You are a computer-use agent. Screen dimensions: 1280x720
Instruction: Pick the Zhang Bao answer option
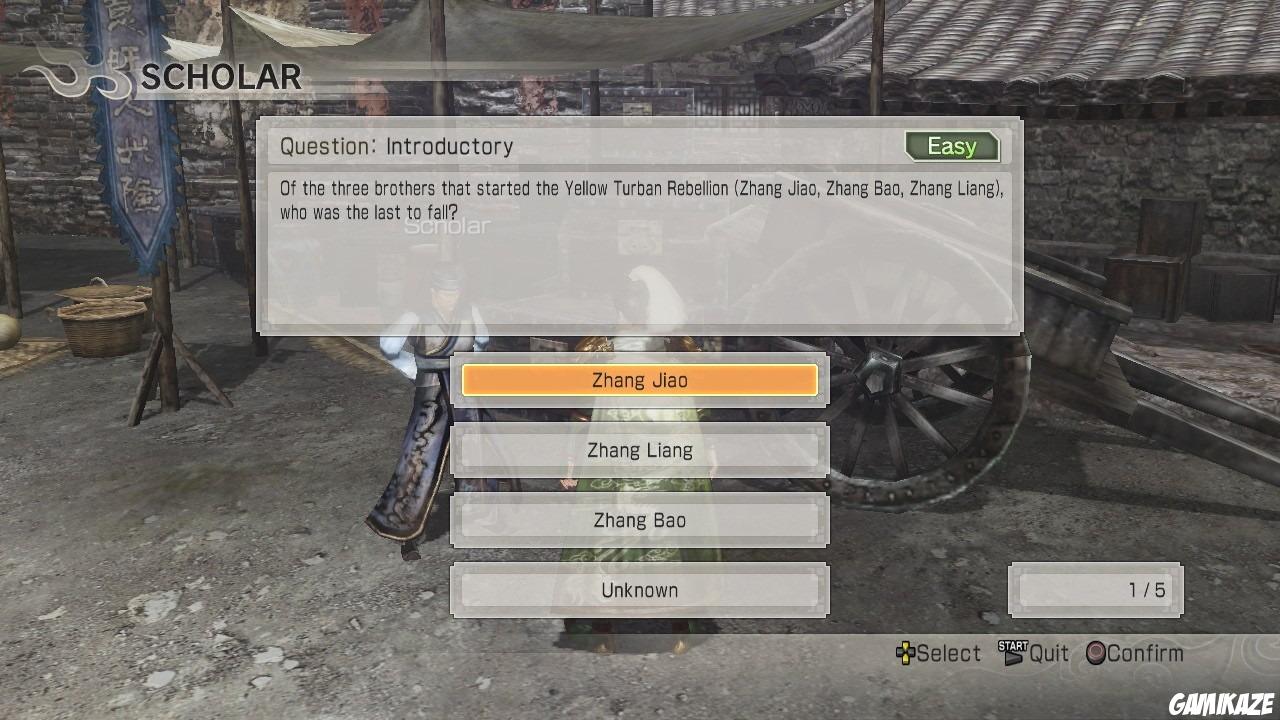(x=640, y=520)
